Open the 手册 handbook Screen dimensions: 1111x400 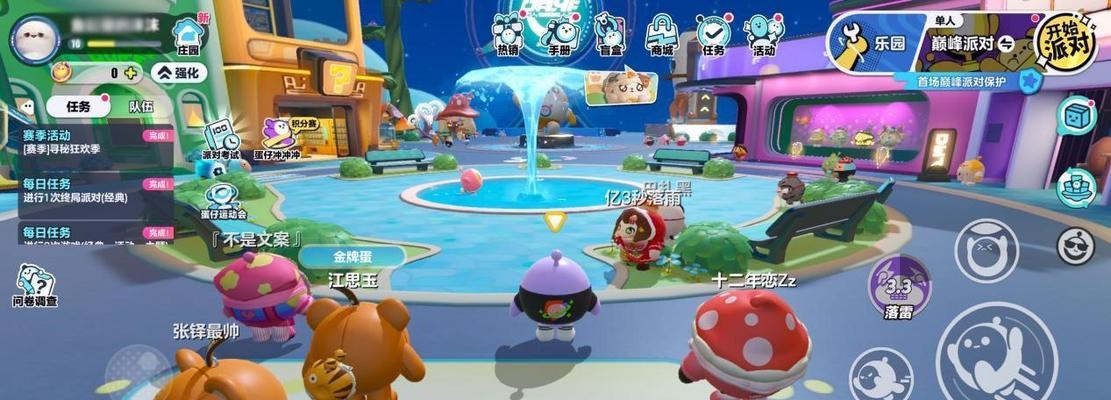point(558,33)
